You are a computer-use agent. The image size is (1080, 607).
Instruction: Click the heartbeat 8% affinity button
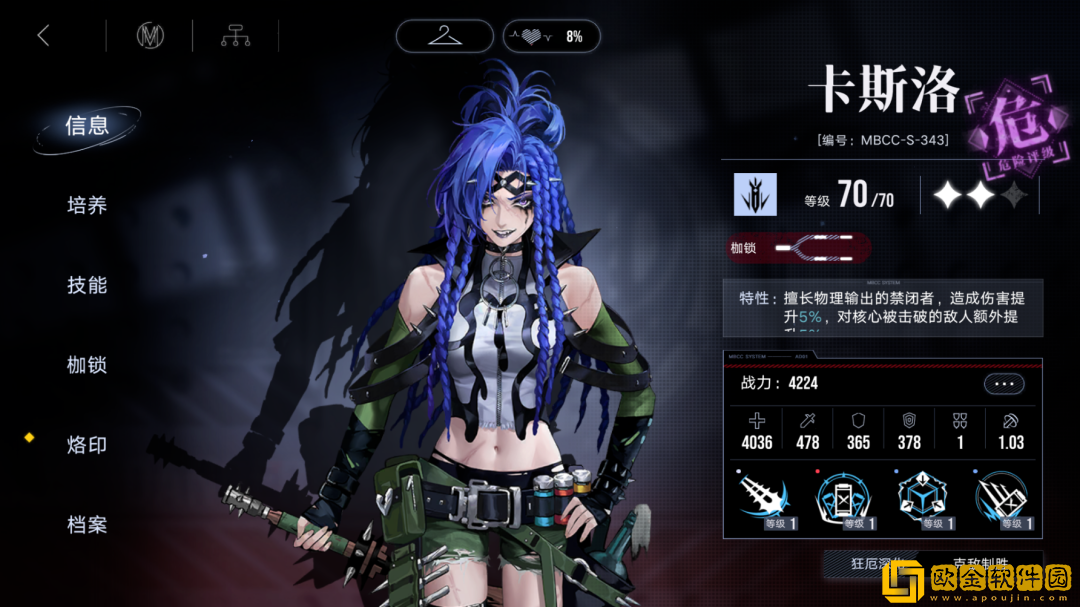(x=551, y=37)
